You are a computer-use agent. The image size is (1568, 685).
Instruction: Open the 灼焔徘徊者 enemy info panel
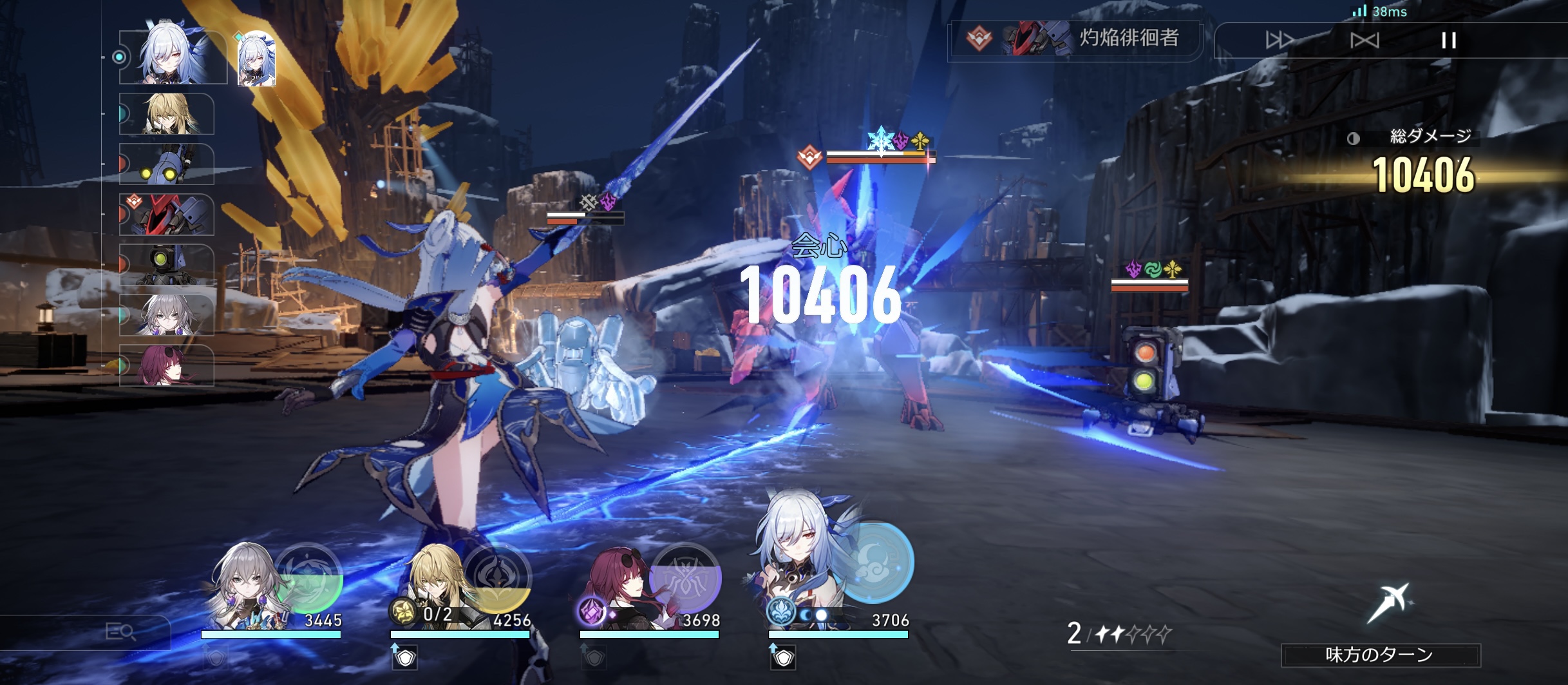[x=1074, y=39]
